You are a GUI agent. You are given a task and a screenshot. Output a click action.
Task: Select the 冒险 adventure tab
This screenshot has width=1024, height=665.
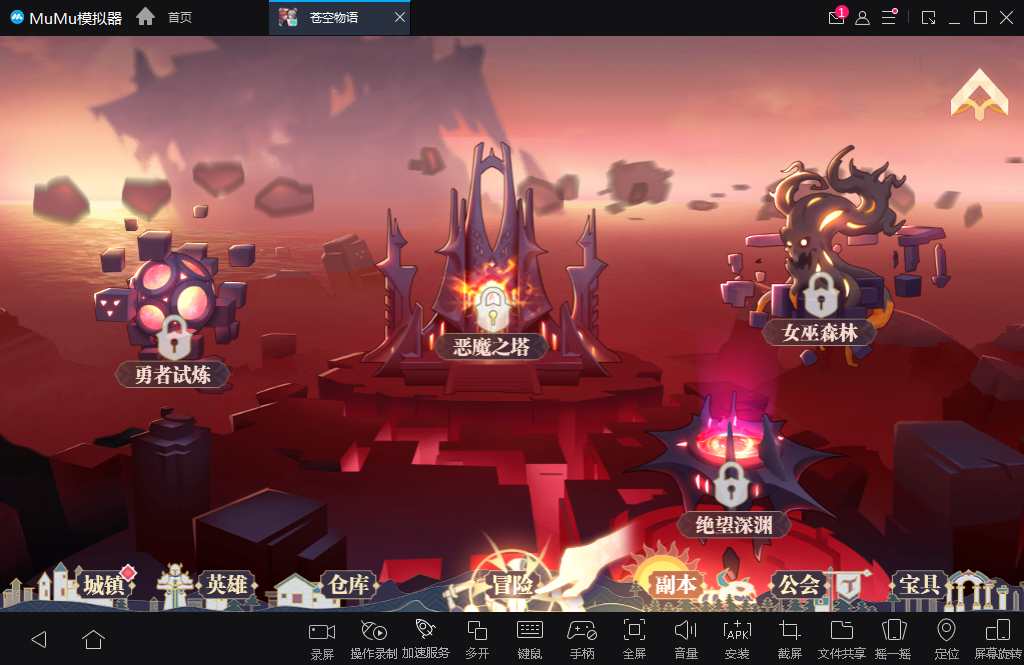[511, 585]
